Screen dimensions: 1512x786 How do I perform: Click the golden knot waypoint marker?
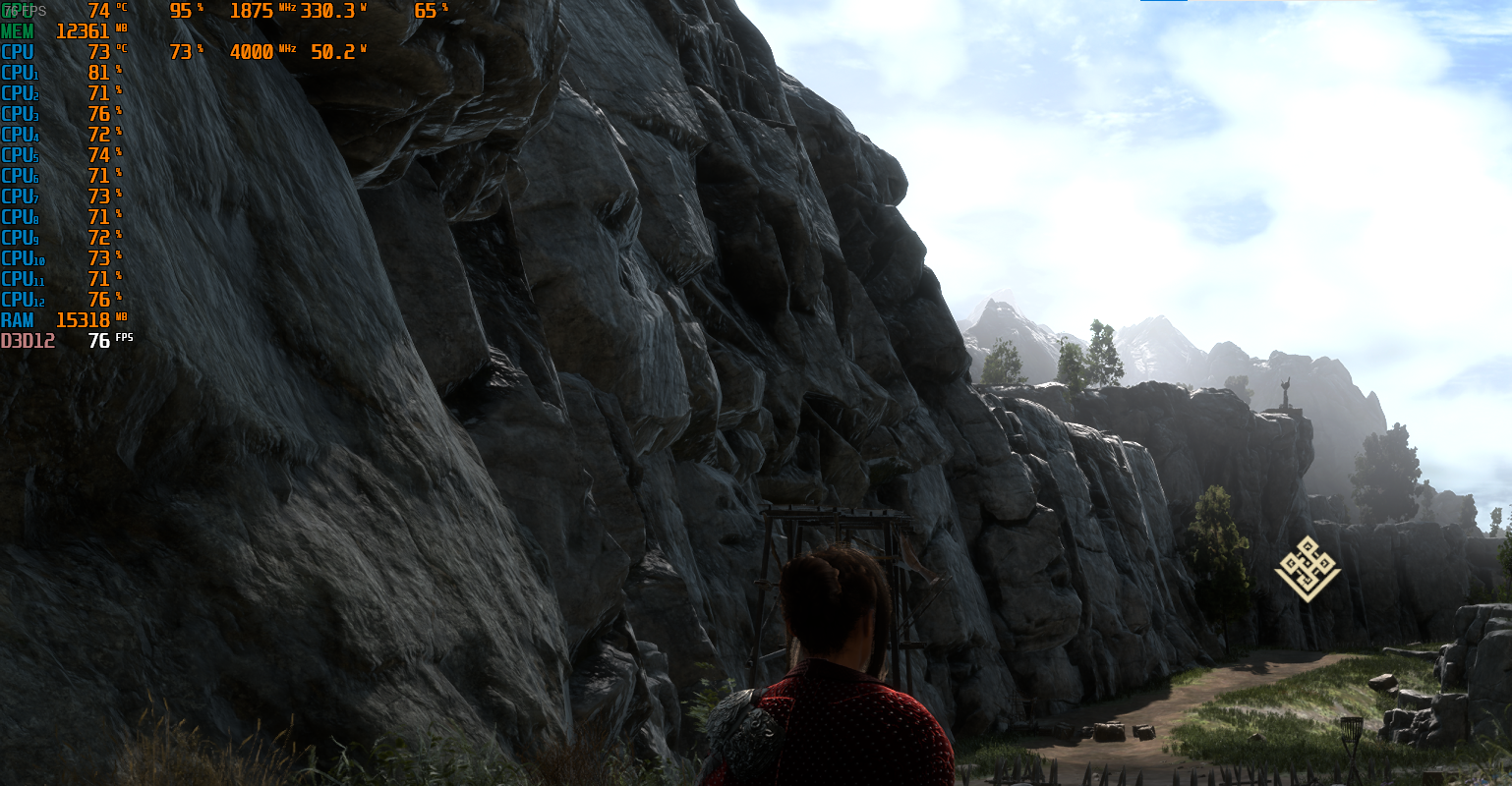1308,569
